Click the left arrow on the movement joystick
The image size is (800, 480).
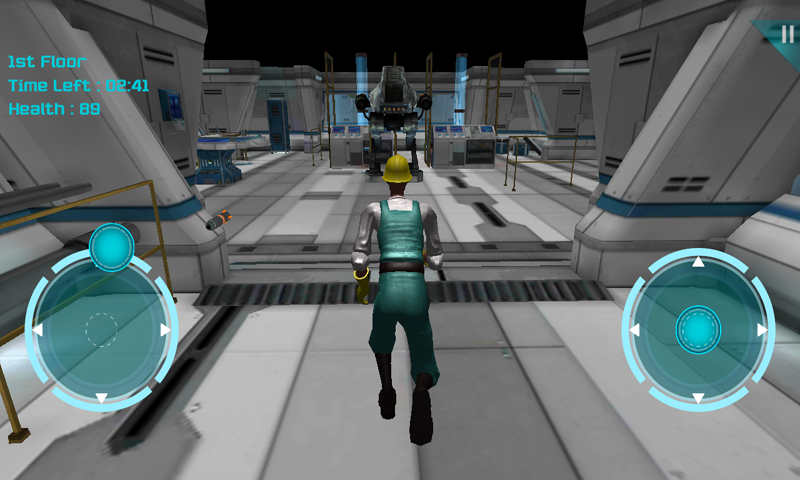pyautogui.click(x=37, y=329)
